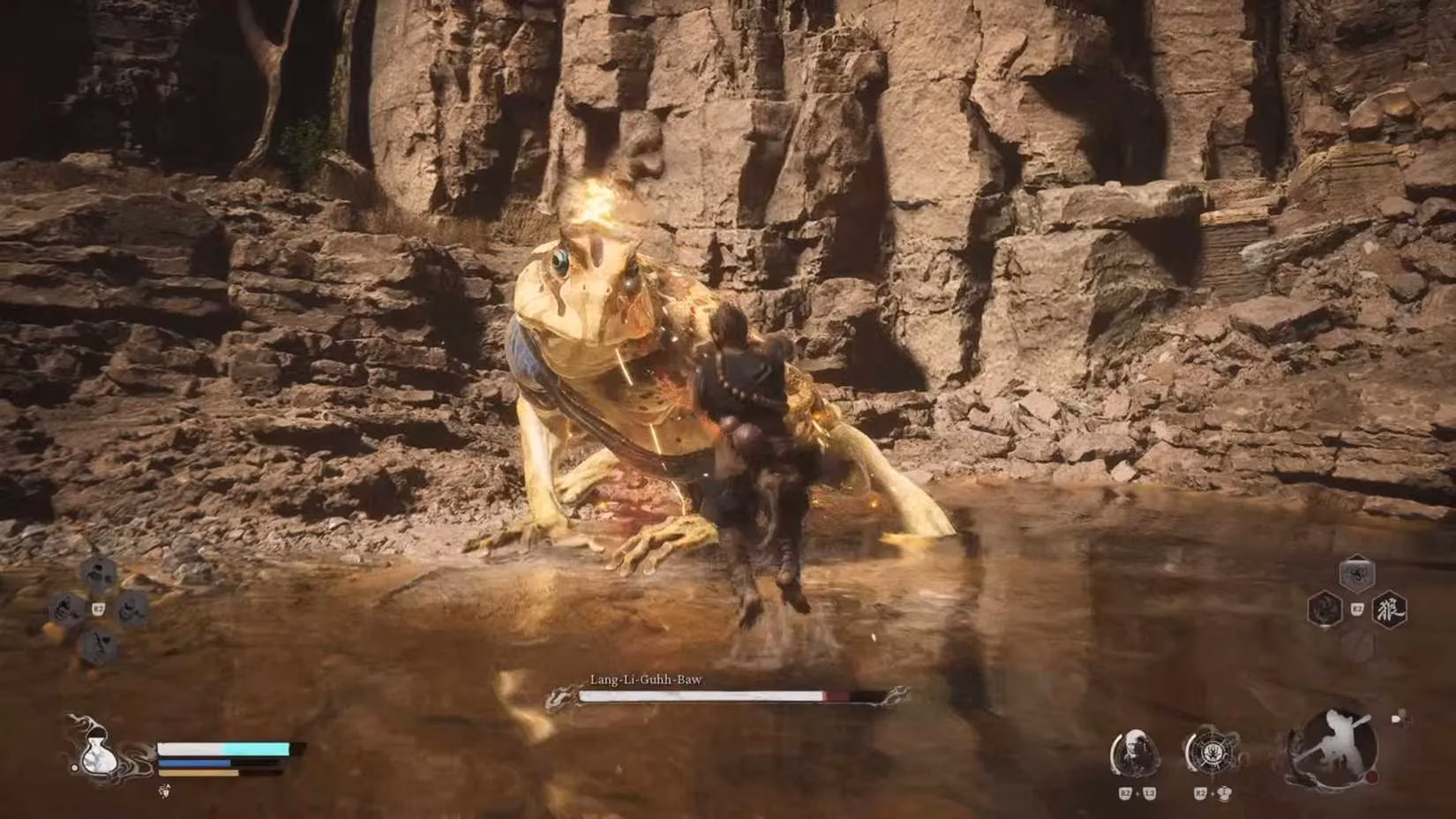Image resolution: width=1456 pixels, height=819 pixels.
Task: Expand the top-right hexagon cluster
Action: [1356, 574]
